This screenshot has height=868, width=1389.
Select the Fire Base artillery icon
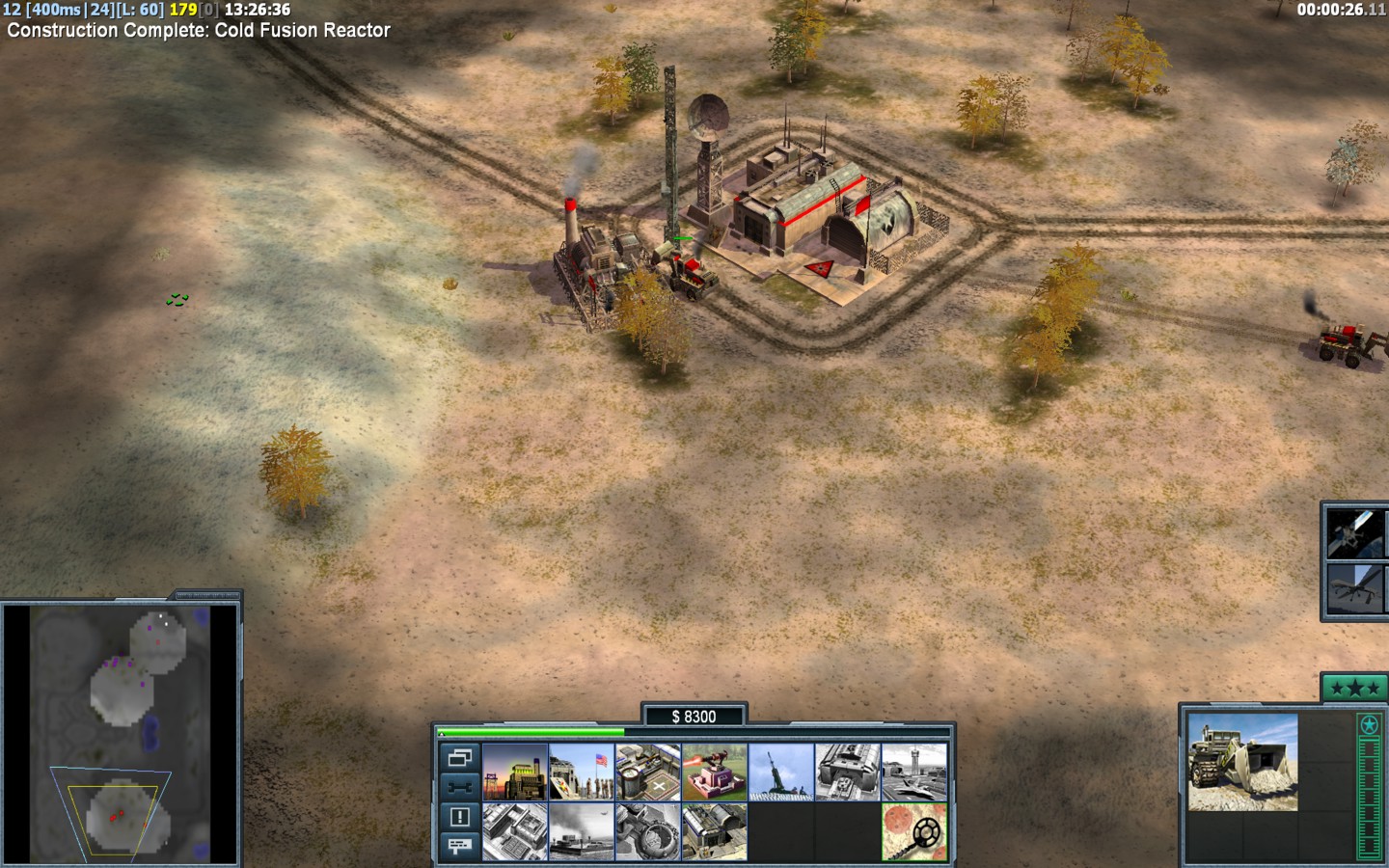[781, 772]
